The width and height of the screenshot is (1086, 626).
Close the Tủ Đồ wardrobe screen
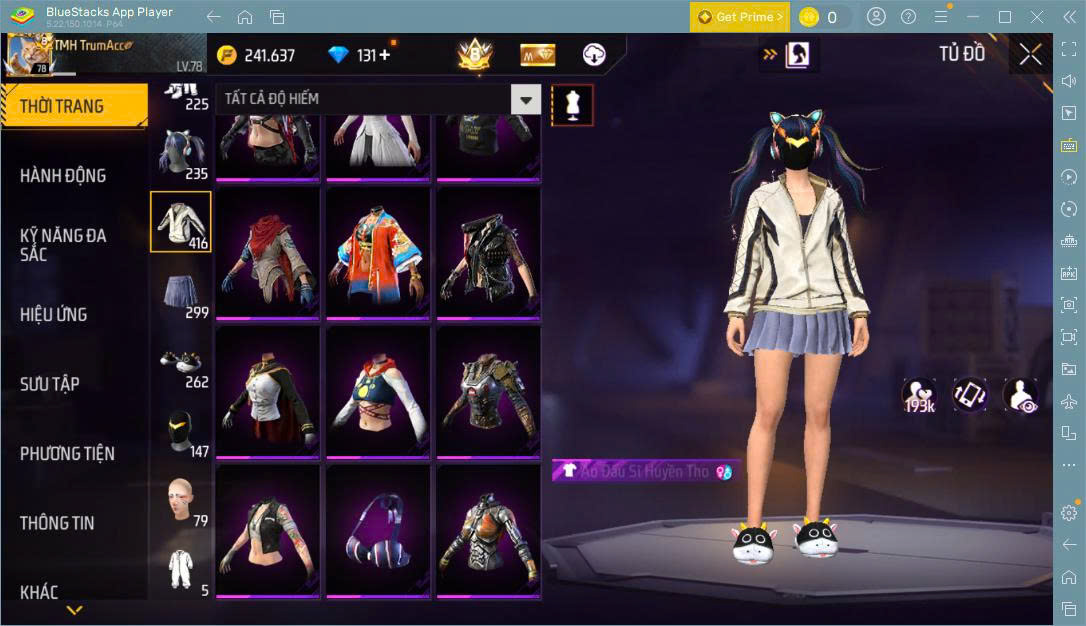[1030, 54]
